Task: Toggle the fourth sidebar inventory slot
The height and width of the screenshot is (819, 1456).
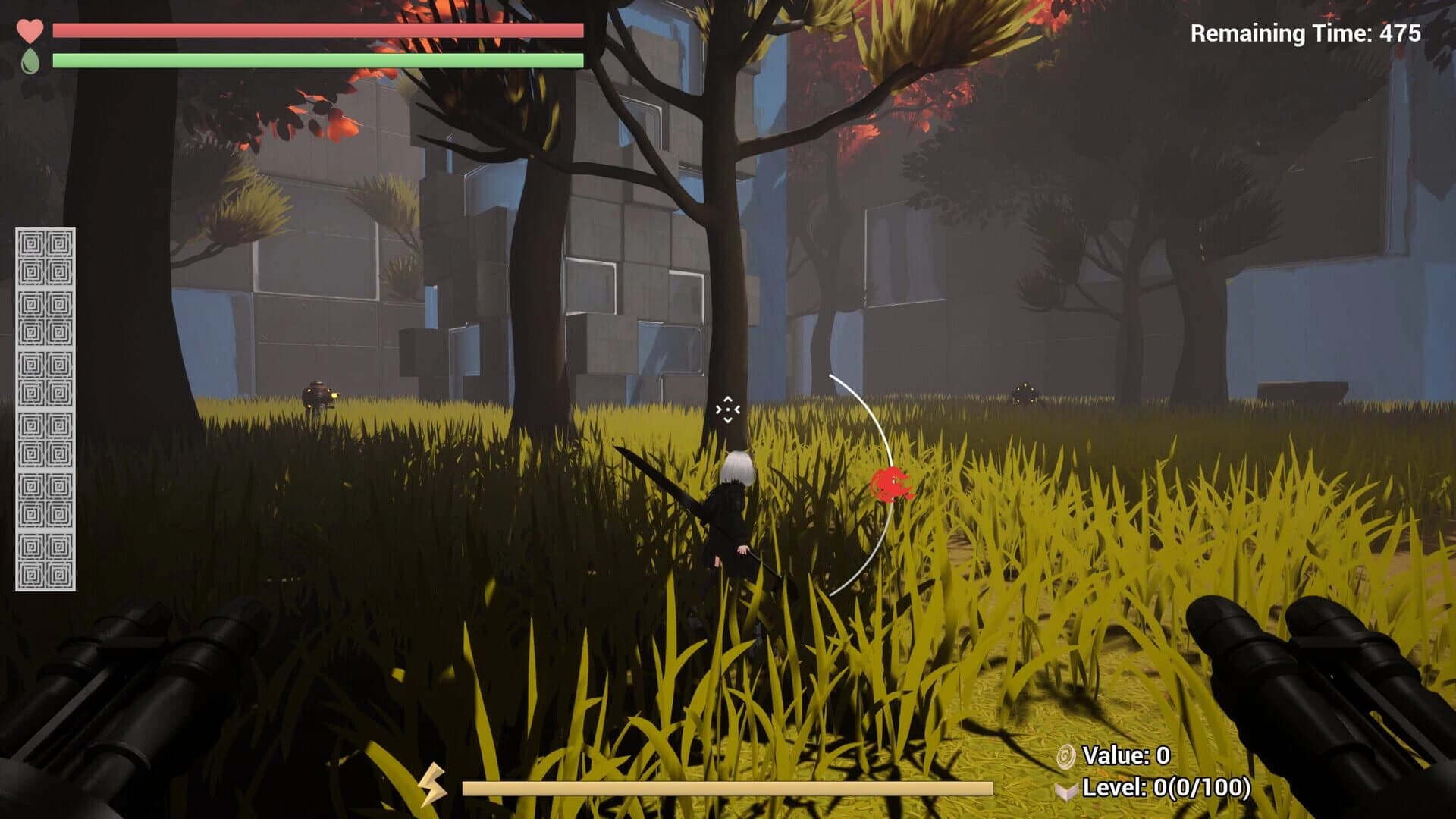Action: point(45,438)
